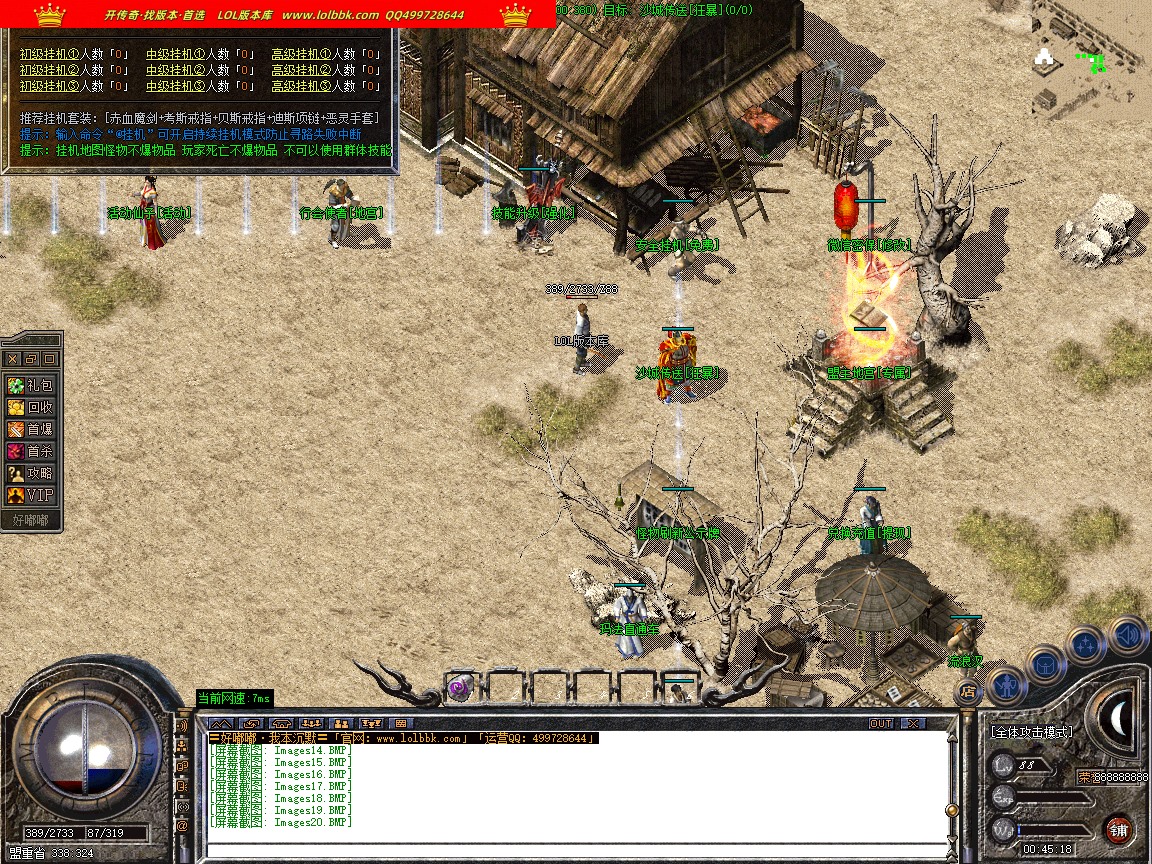Open the skills round button with stars
The image size is (1152, 864).
click(x=1086, y=644)
